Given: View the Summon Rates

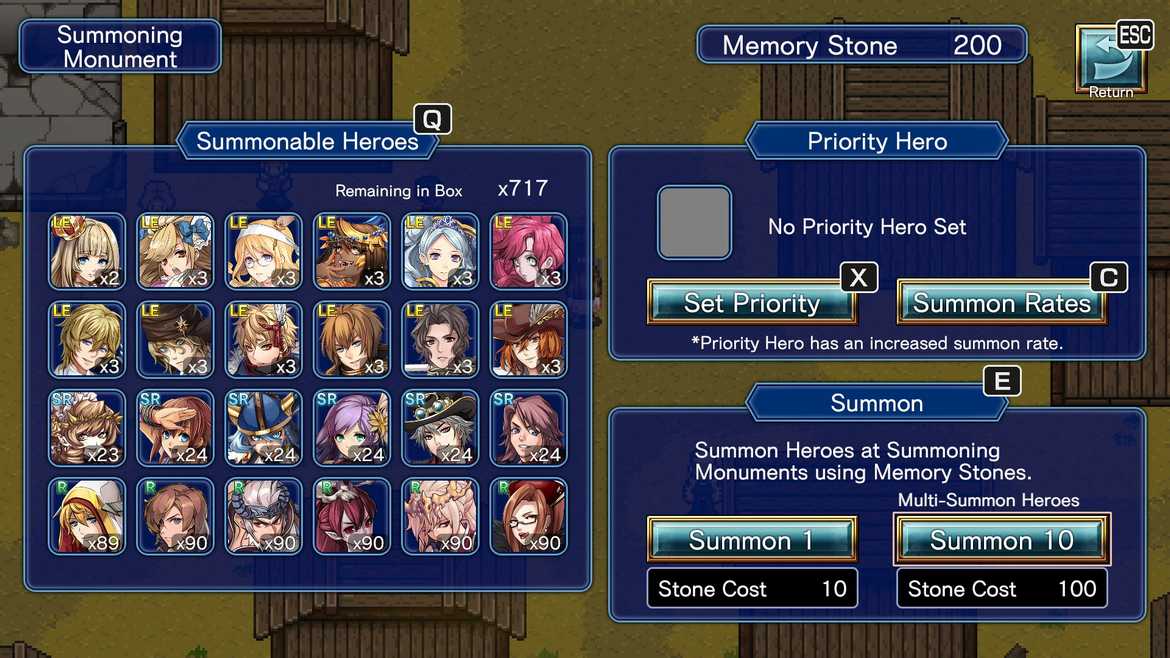Looking at the screenshot, I should pos(1001,303).
